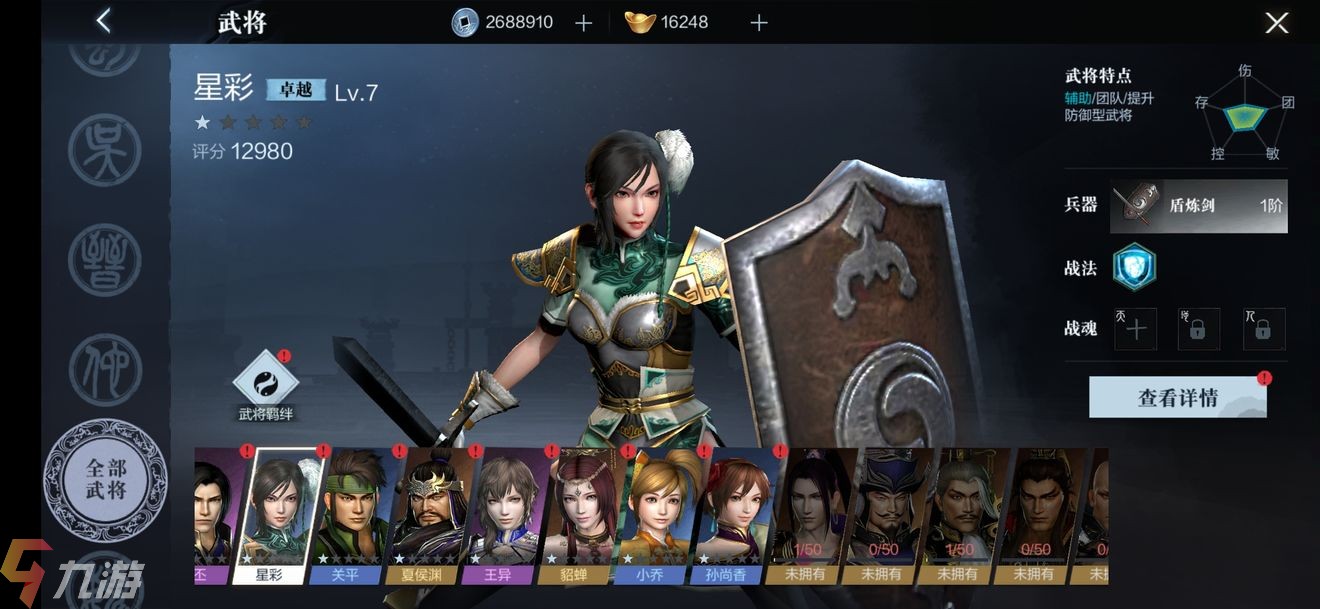Add coins with the plus beside 2688910
Screen dimensions: 1320x609
pyautogui.click(x=584, y=23)
